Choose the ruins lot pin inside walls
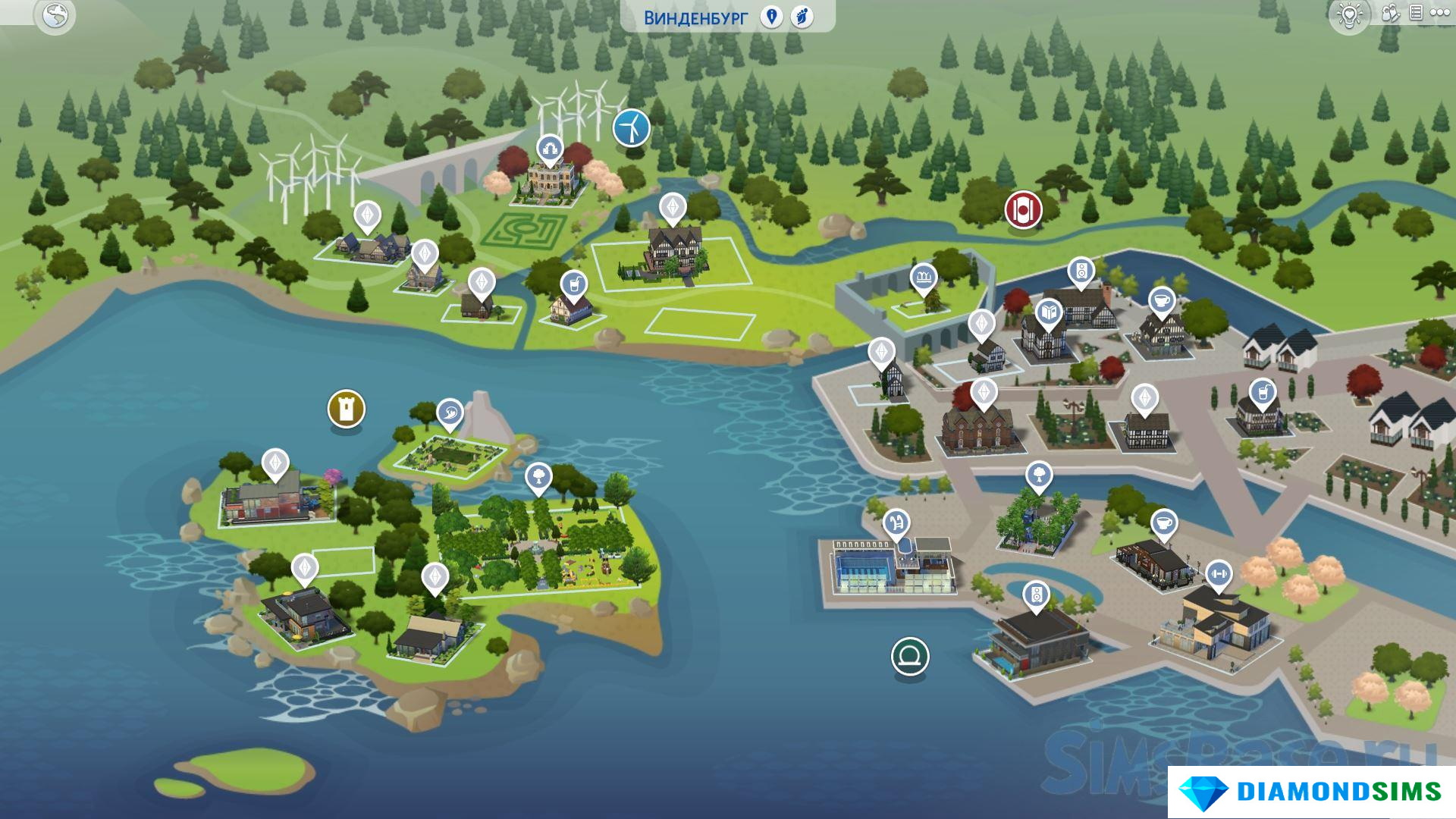This screenshot has width=1456, height=819. tap(923, 278)
